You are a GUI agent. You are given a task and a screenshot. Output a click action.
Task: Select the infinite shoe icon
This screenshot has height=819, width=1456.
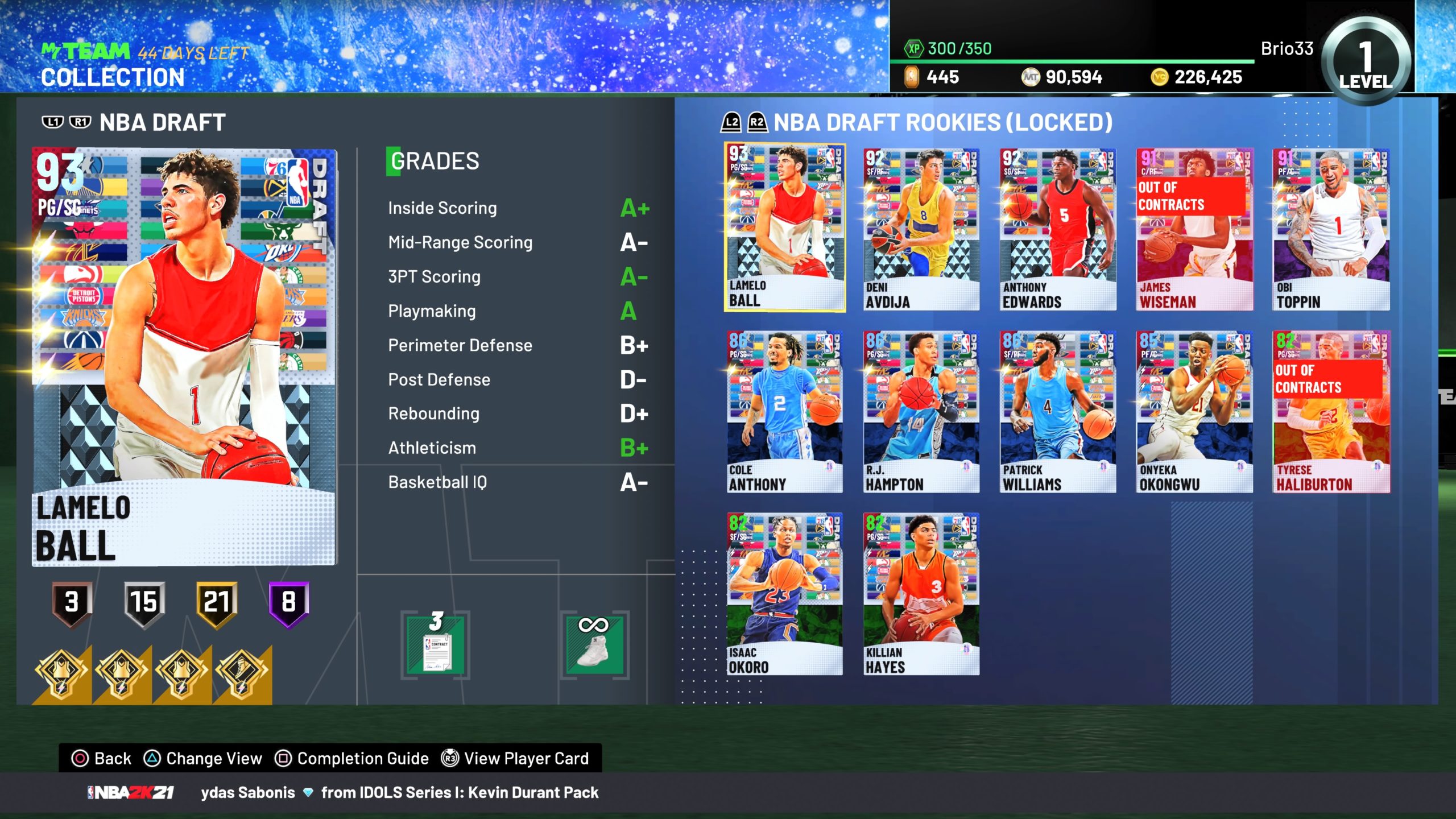click(x=594, y=646)
